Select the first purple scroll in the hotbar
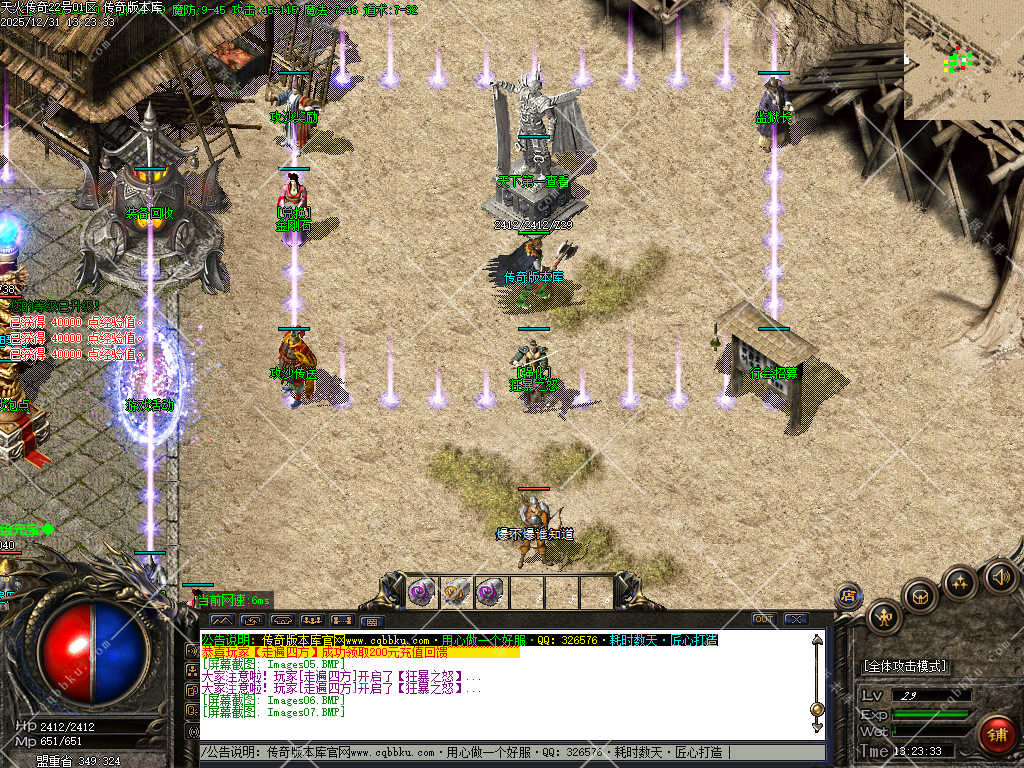 coord(420,592)
